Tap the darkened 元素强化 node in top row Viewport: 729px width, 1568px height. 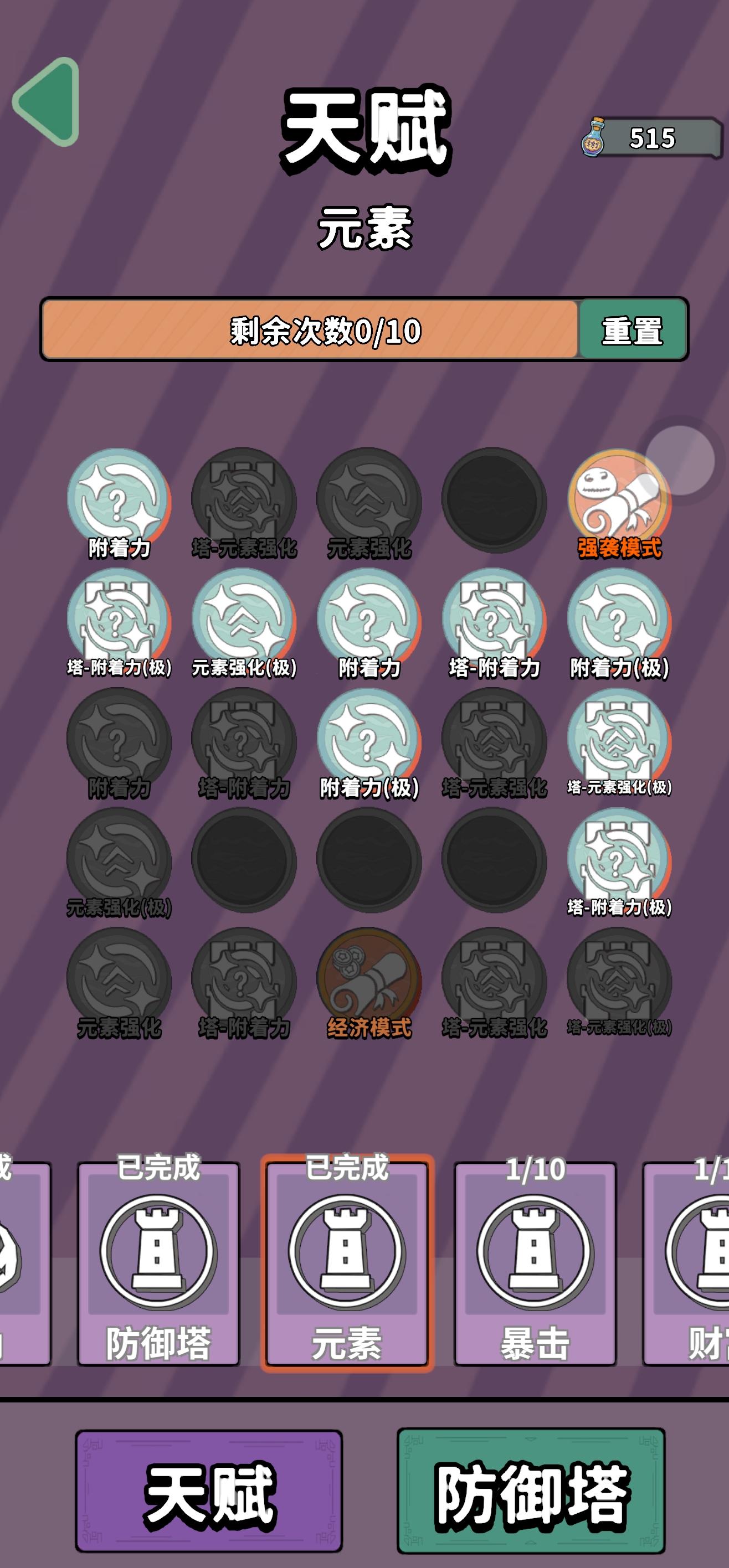click(x=368, y=499)
